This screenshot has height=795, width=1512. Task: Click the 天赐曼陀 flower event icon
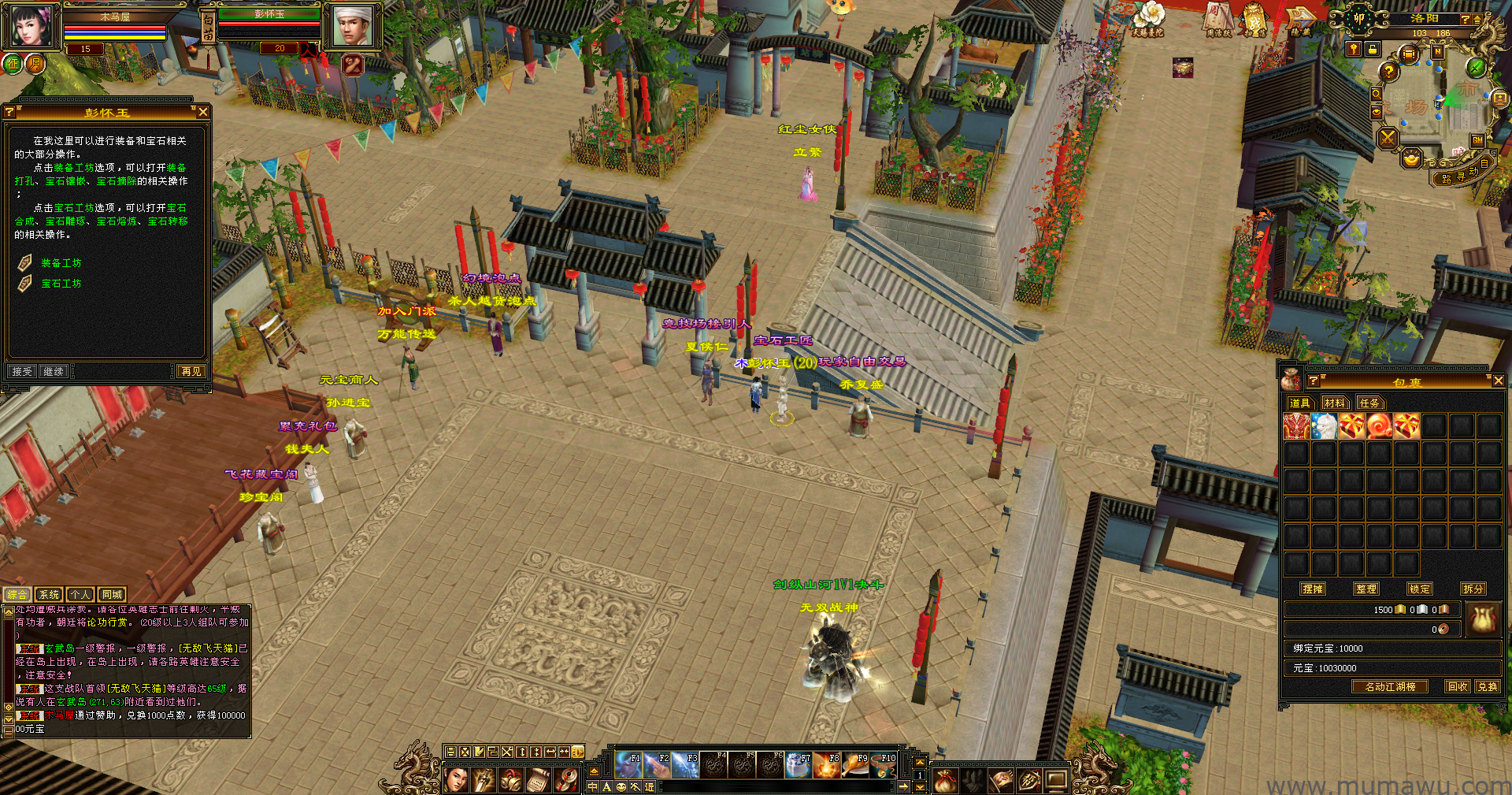(x=1147, y=18)
